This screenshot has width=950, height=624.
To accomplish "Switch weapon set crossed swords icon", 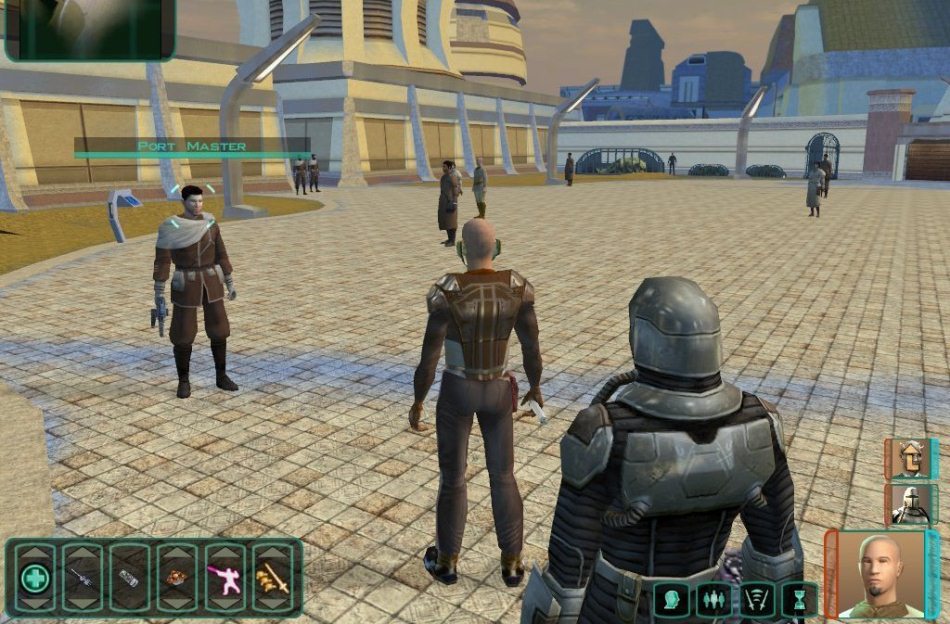I will point(757,599).
